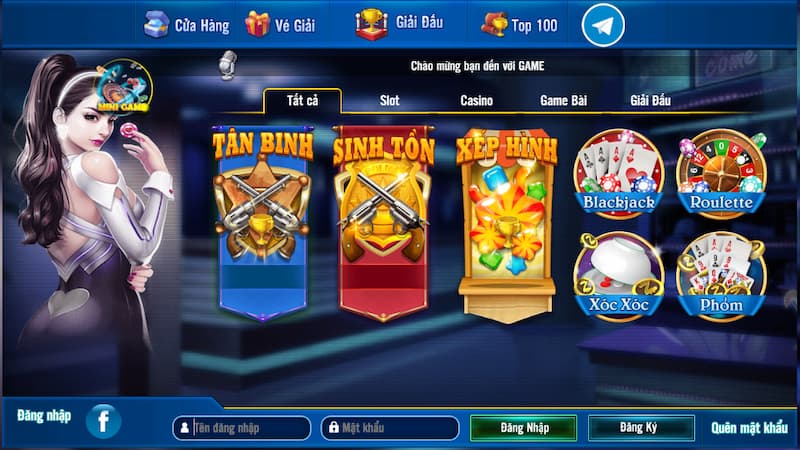The width and height of the screenshot is (800, 450).
Task: Click the green Đăng Nhập button
Action: (x=524, y=428)
